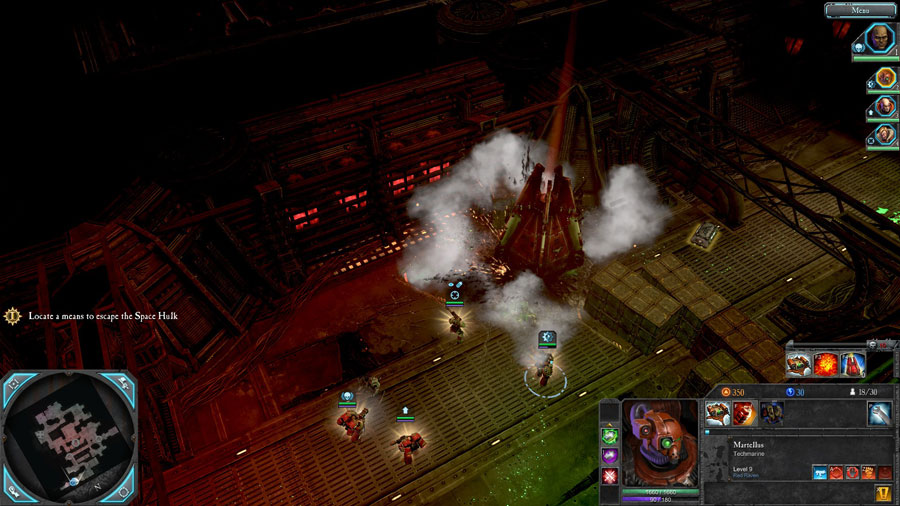Select the first squad leader portrait
This screenshot has height=506, width=900.
(876, 39)
